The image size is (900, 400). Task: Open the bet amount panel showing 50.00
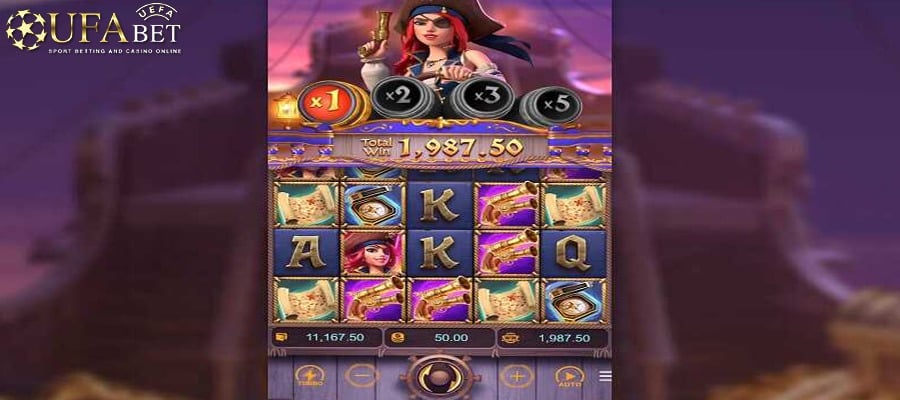[439, 338]
